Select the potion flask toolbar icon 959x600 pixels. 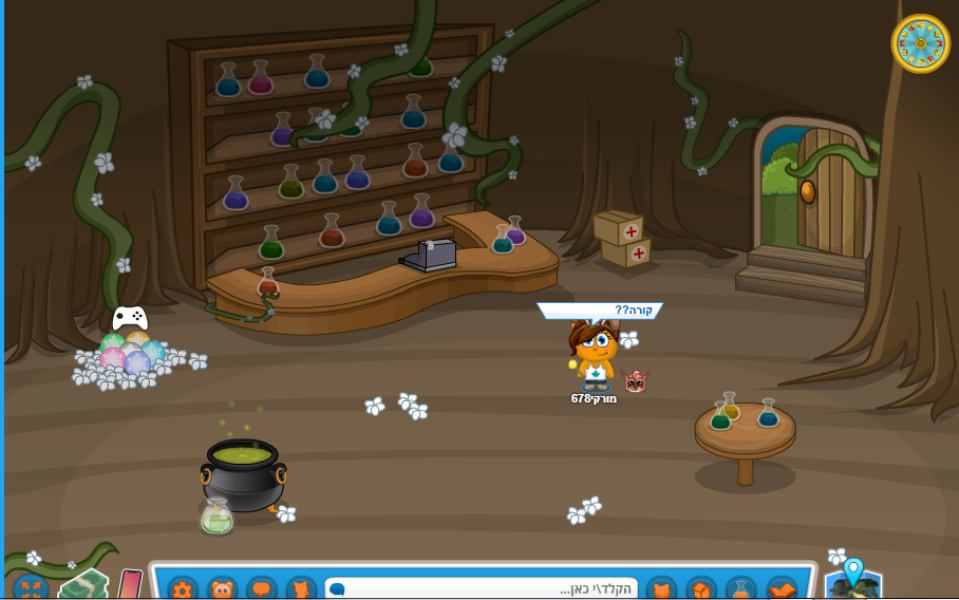click(x=741, y=589)
